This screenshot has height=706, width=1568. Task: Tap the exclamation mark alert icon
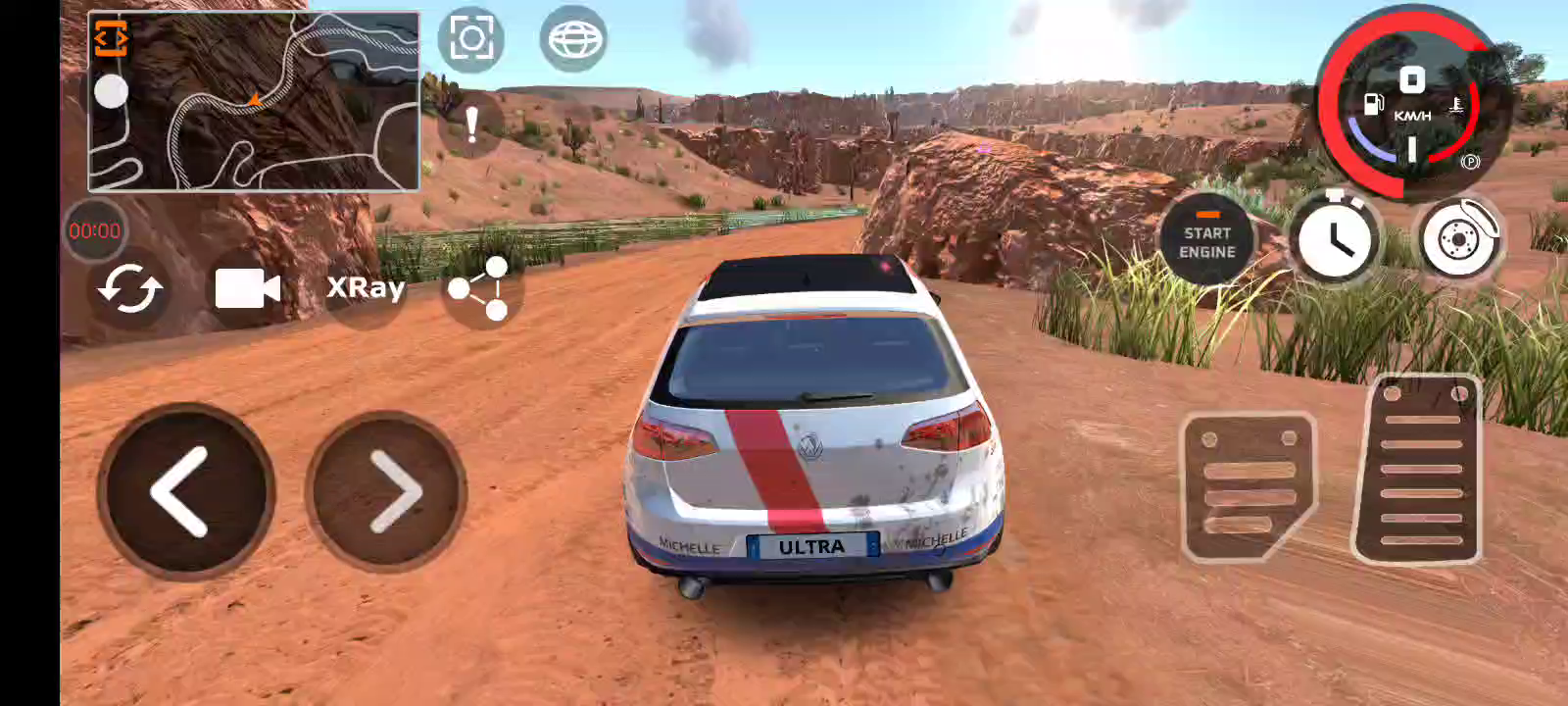tap(471, 125)
